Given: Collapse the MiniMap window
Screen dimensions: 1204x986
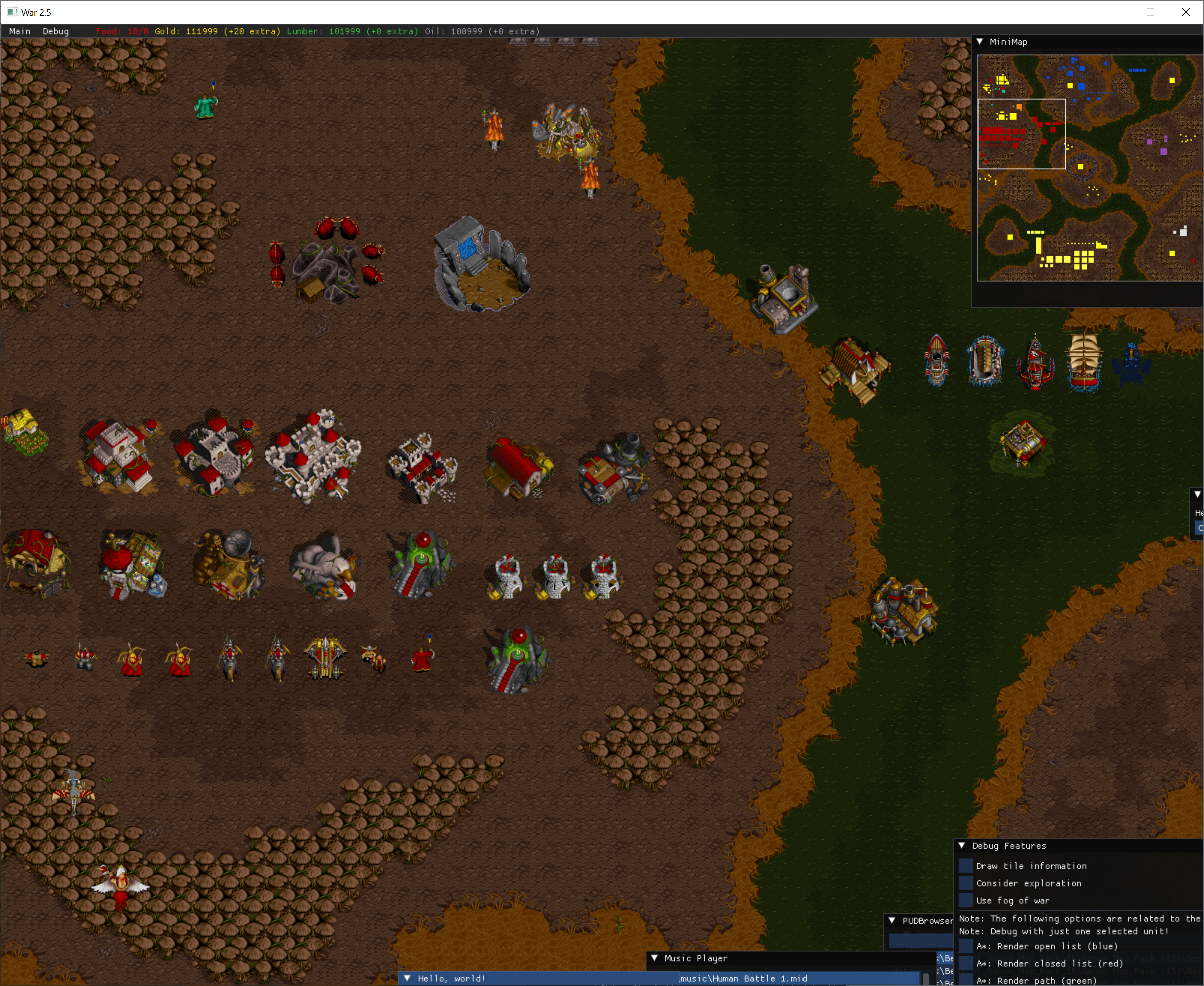Looking at the screenshot, I should point(980,42).
